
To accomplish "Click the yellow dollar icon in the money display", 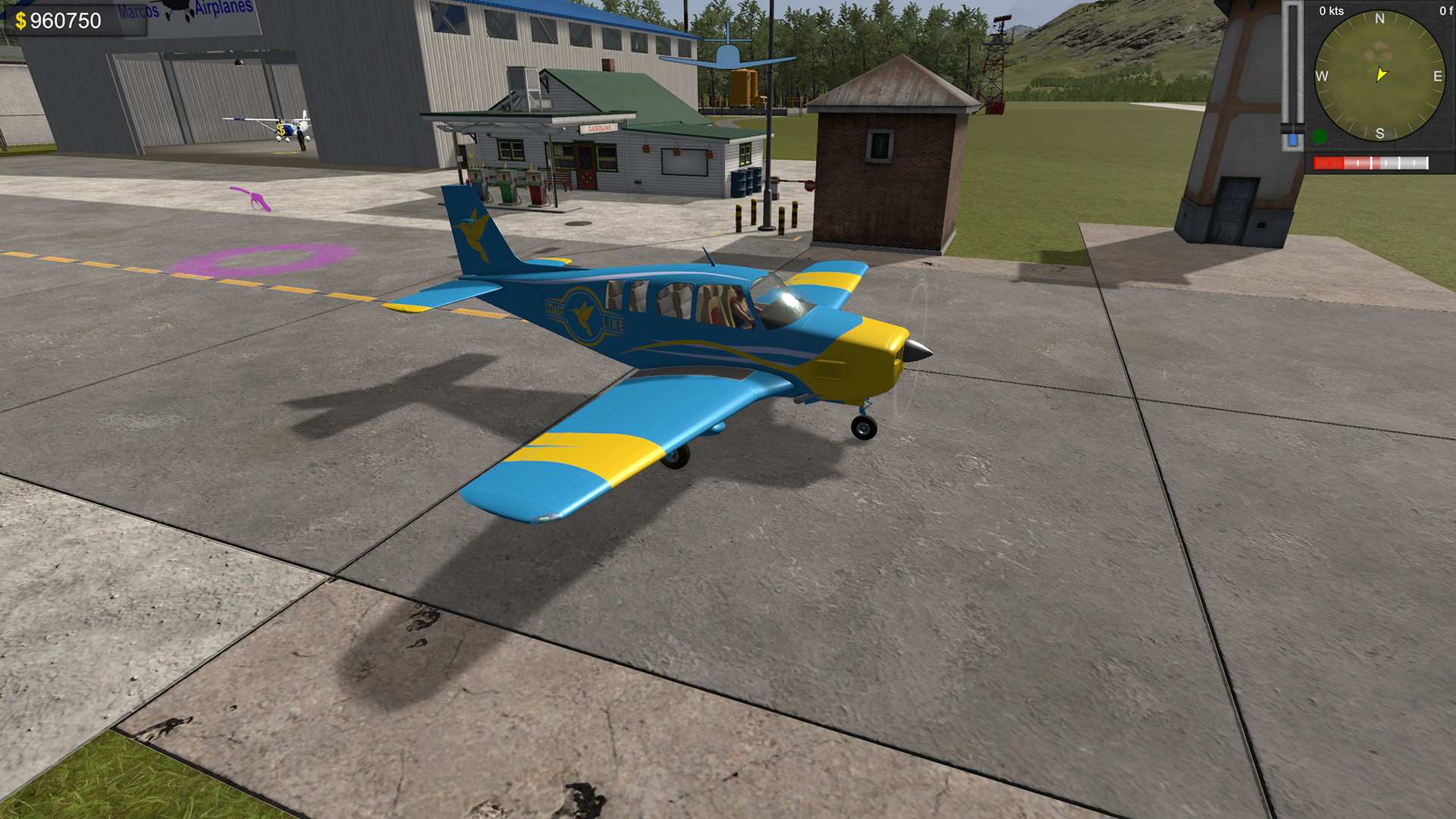I will [x=20, y=20].
